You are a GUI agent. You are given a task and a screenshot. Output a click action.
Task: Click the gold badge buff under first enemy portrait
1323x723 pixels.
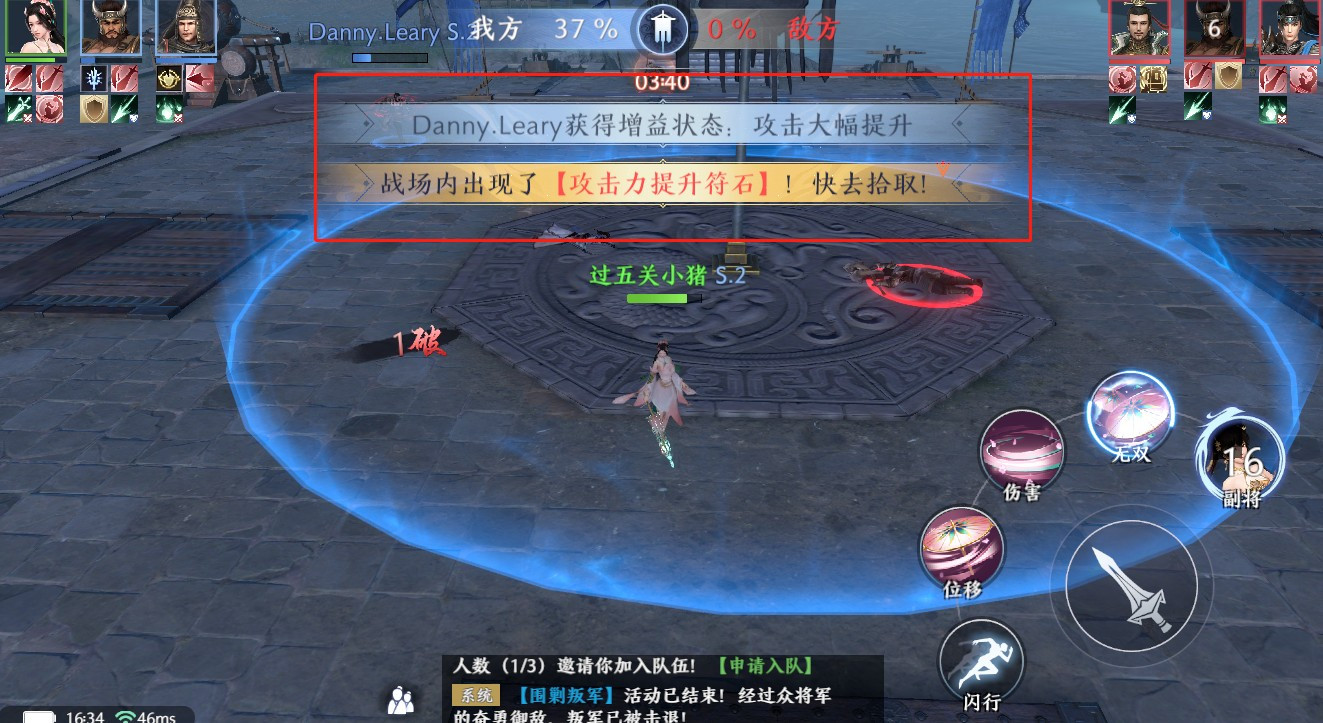(x=1154, y=79)
